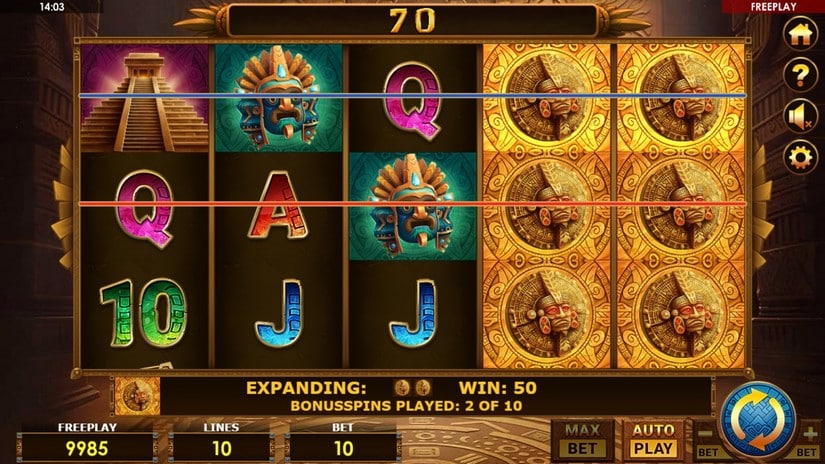Open settings with the gear icon
Viewport: 825px width, 464px height.
pyautogui.click(x=799, y=157)
